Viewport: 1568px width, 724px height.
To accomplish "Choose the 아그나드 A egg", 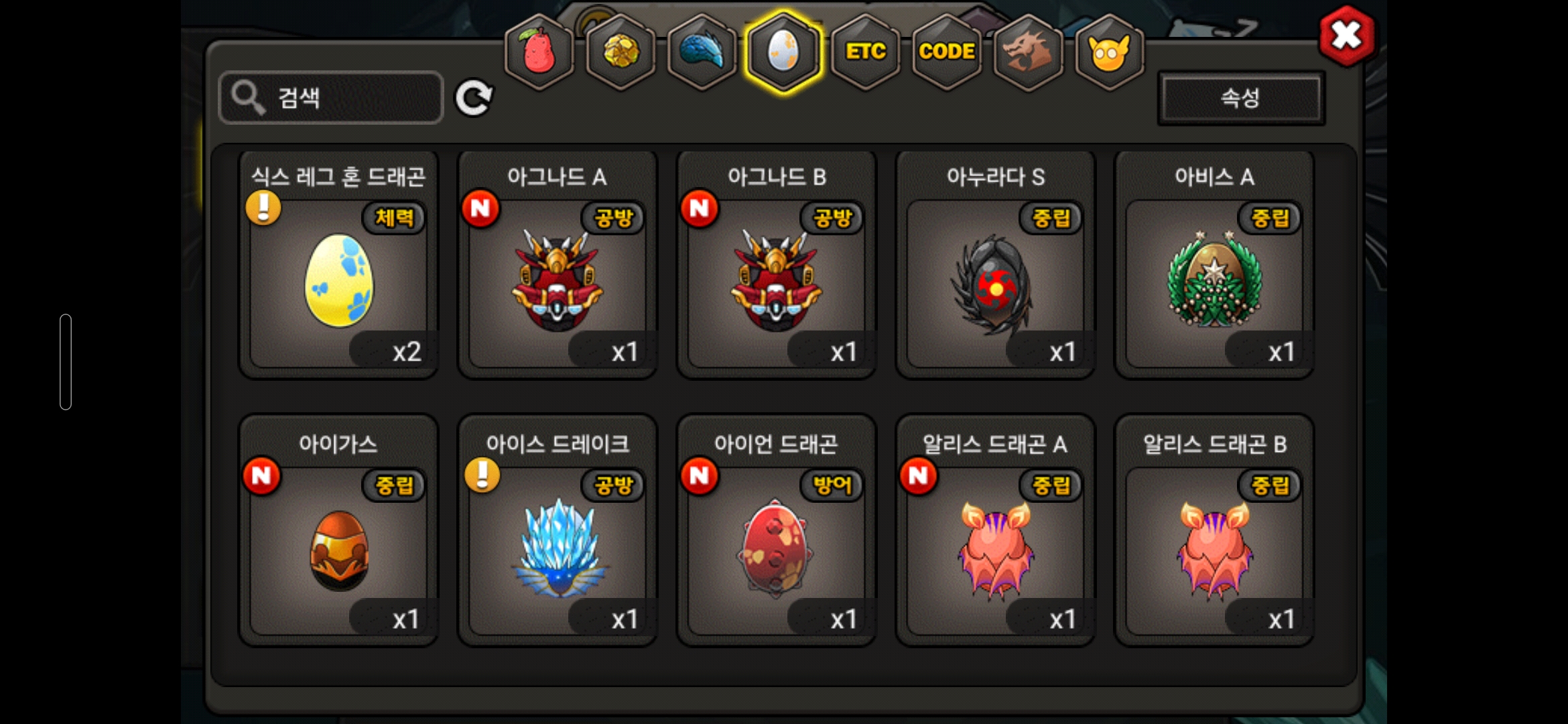I will [558, 282].
